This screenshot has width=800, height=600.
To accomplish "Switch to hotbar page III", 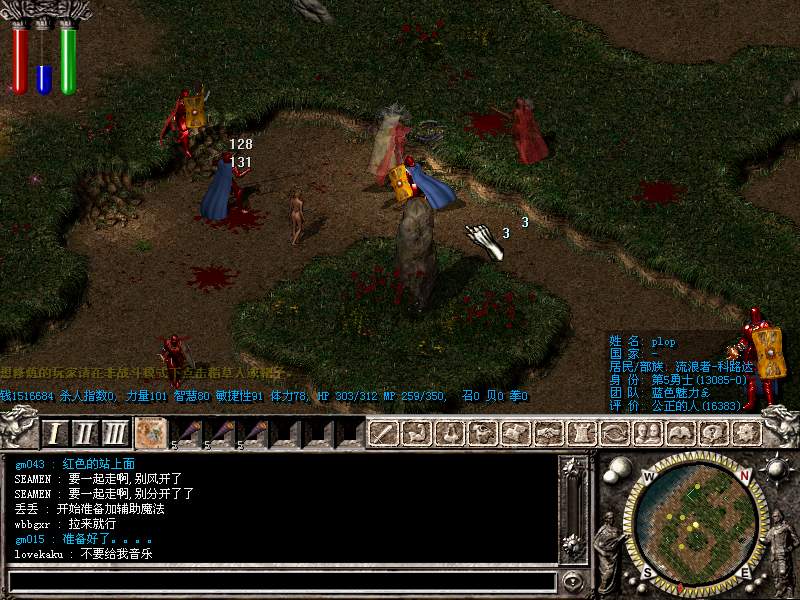I will [115, 433].
